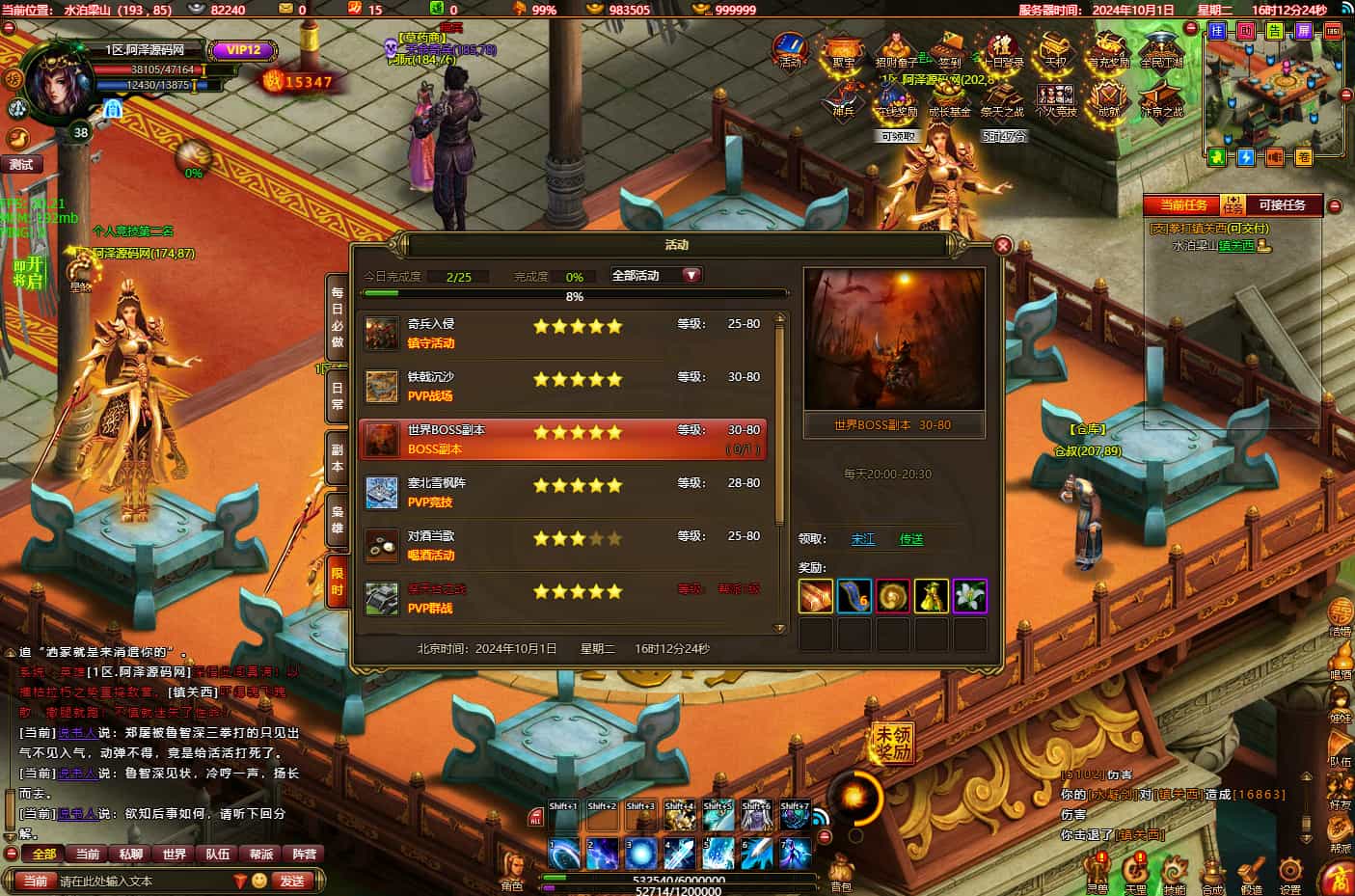1355x896 pixels.
Task: Switch to the 每日必做 side tab
Action: click(x=337, y=316)
